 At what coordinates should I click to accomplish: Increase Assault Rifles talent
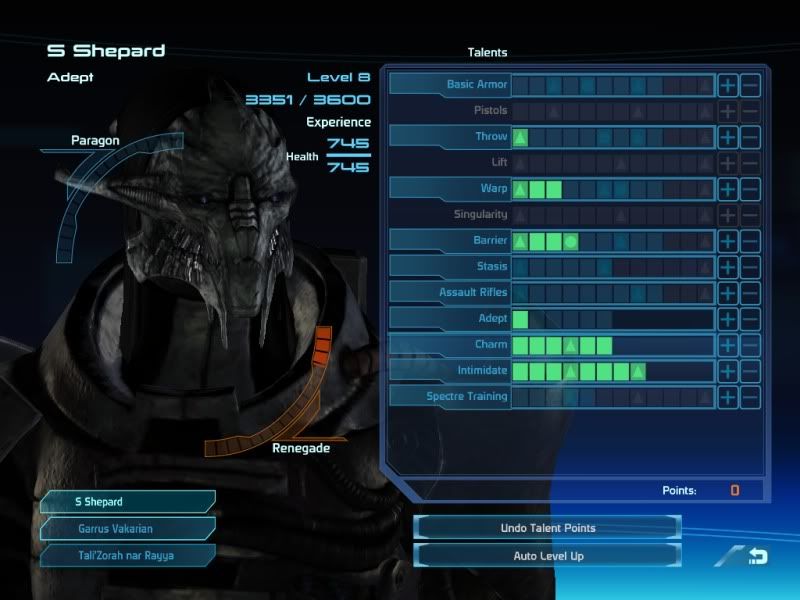point(728,292)
